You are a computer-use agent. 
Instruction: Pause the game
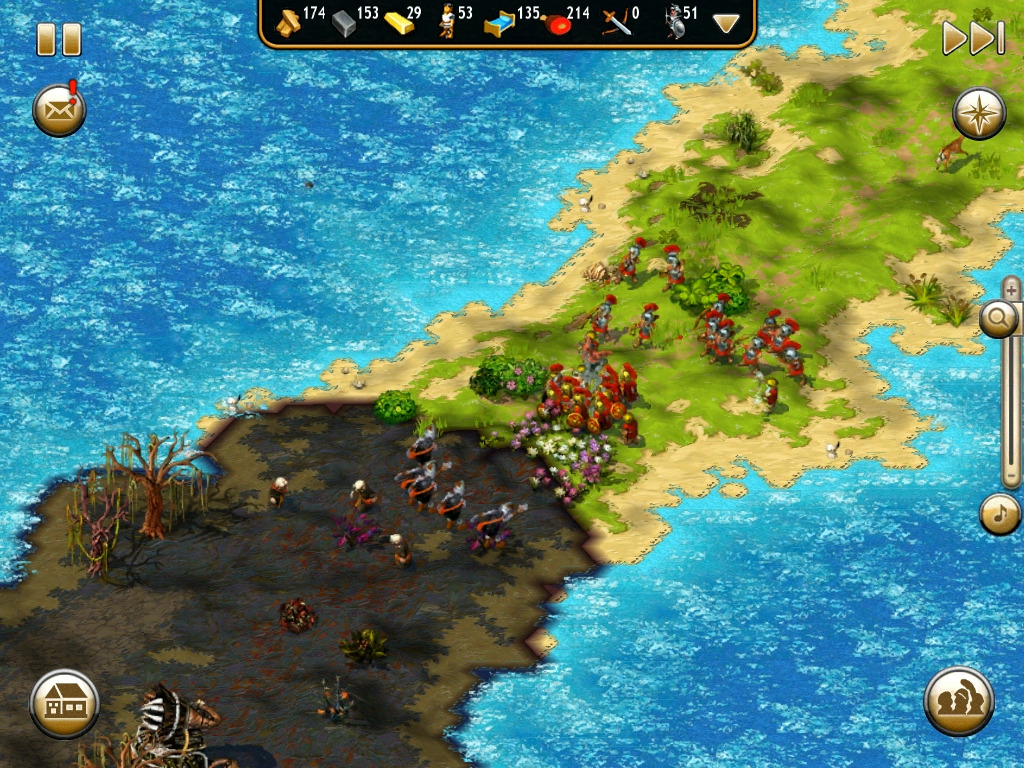(58, 39)
